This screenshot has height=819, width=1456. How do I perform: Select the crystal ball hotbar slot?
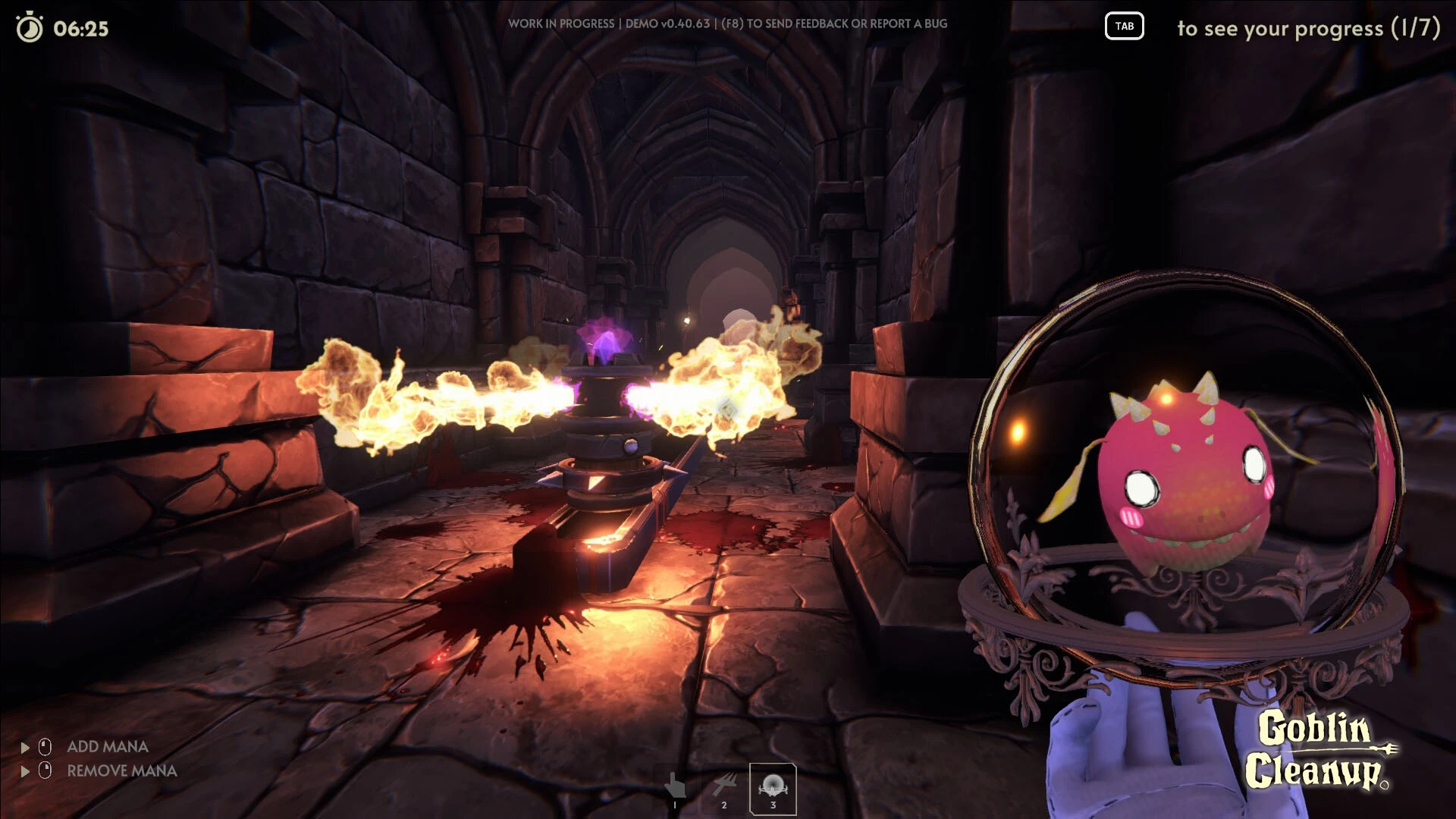773,788
